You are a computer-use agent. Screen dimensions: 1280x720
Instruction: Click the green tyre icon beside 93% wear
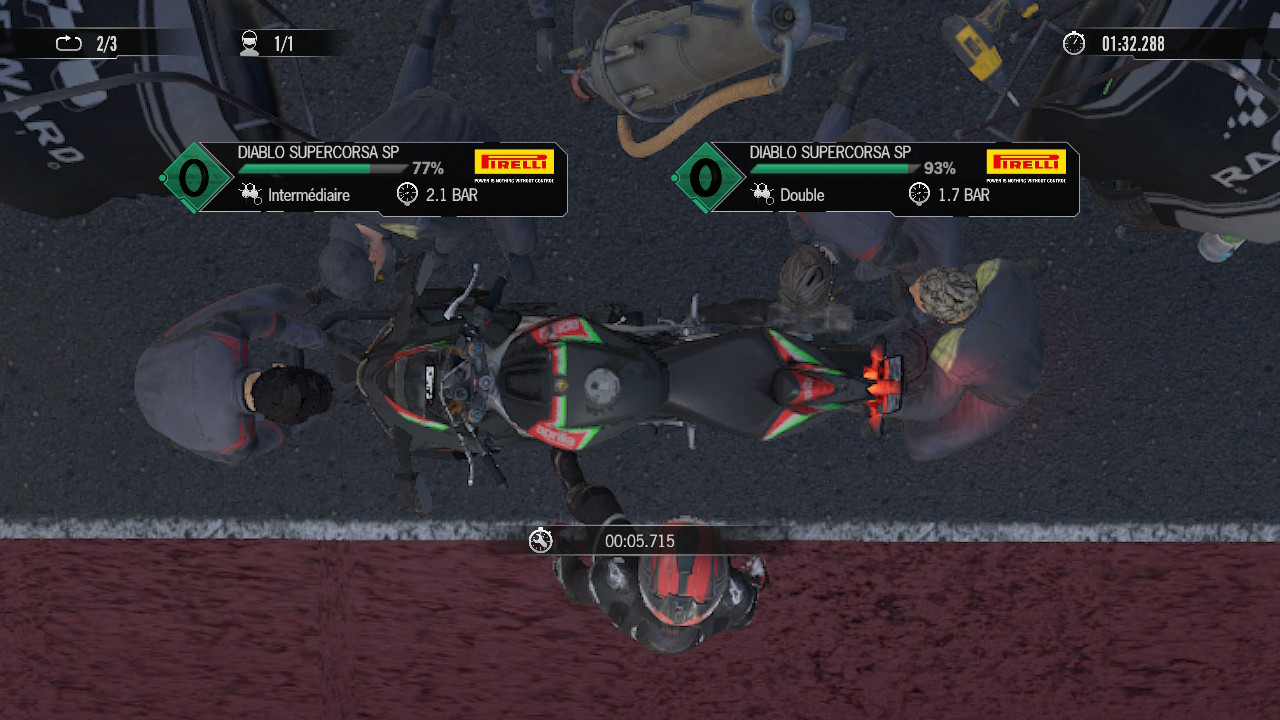click(x=707, y=178)
